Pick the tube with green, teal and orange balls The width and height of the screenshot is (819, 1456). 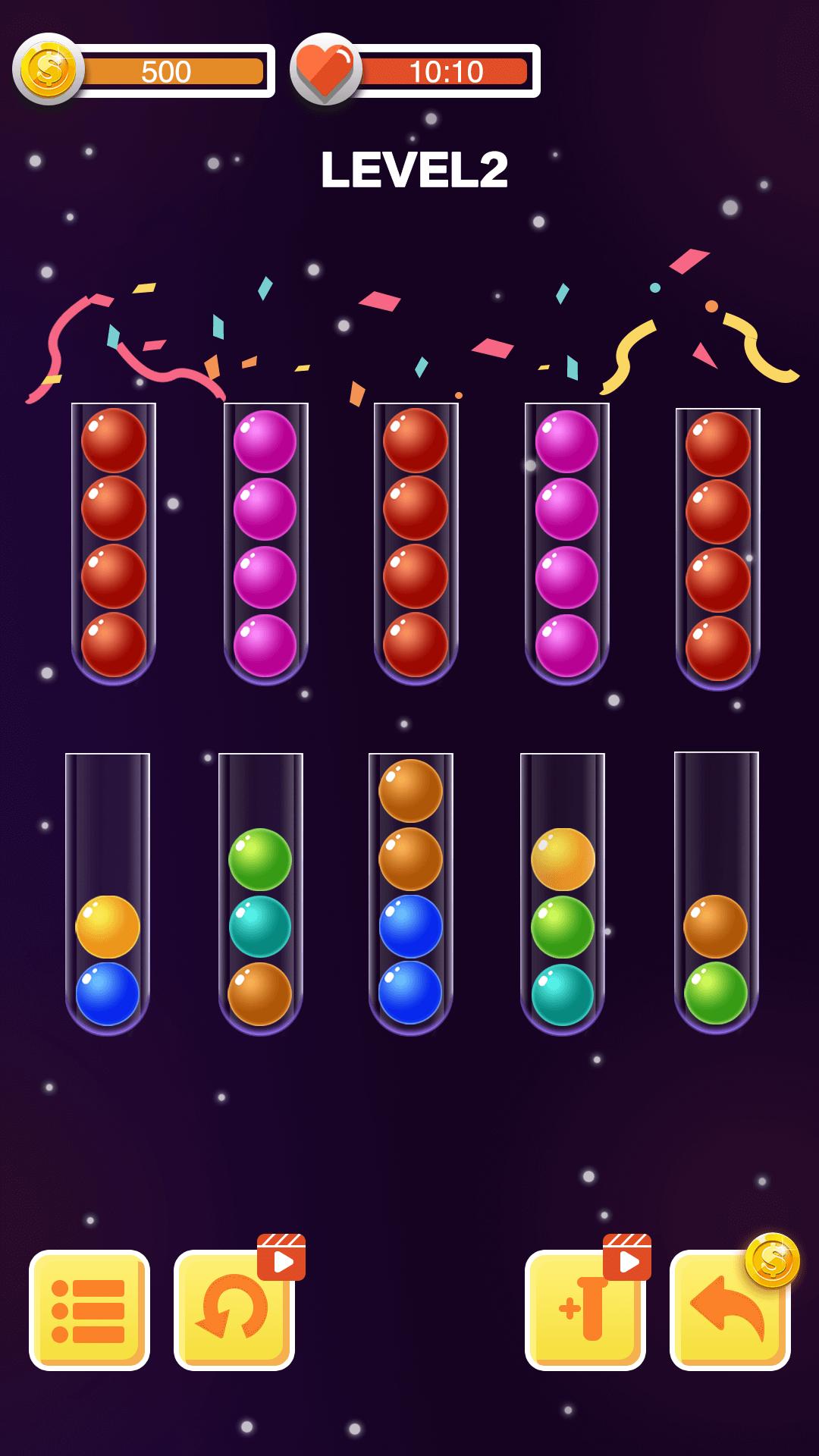pyautogui.click(x=260, y=895)
